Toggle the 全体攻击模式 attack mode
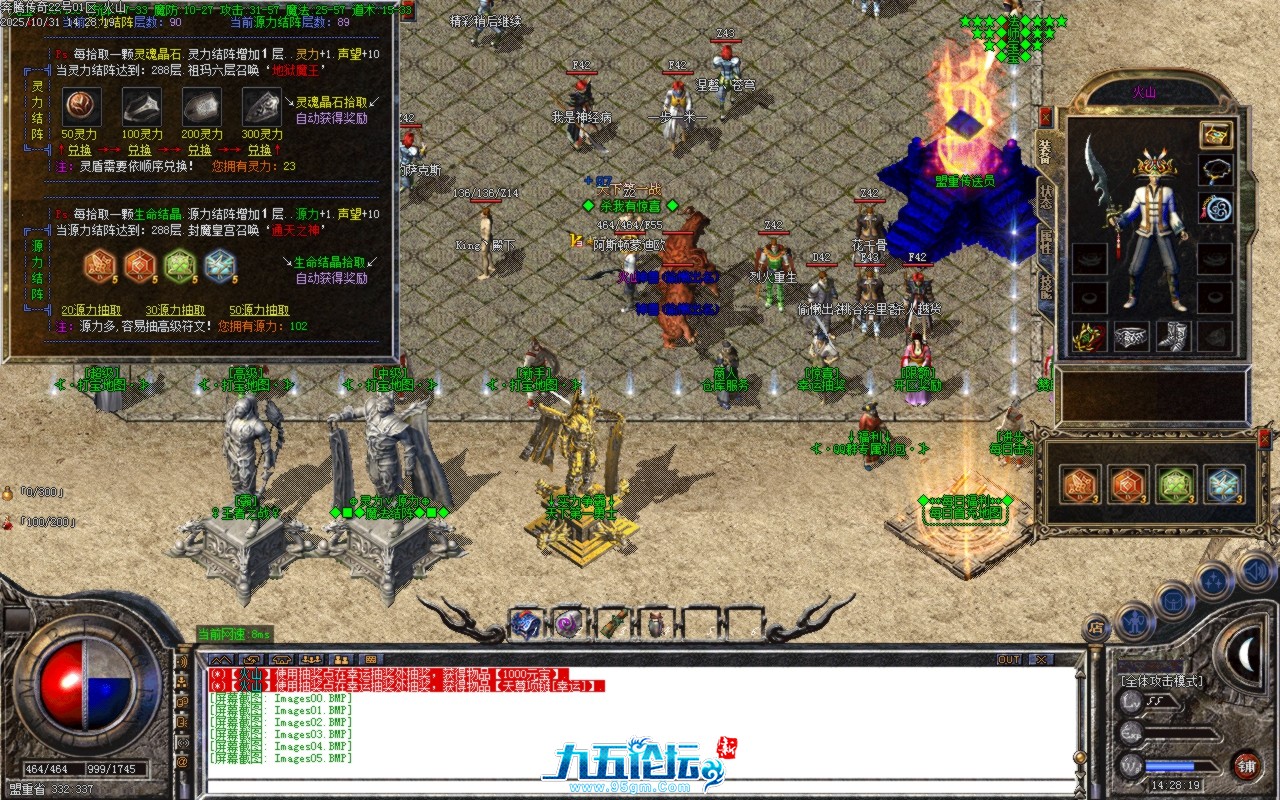Image resolution: width=1280 pixels, height=800 pixels. (x=1160, y=681)
